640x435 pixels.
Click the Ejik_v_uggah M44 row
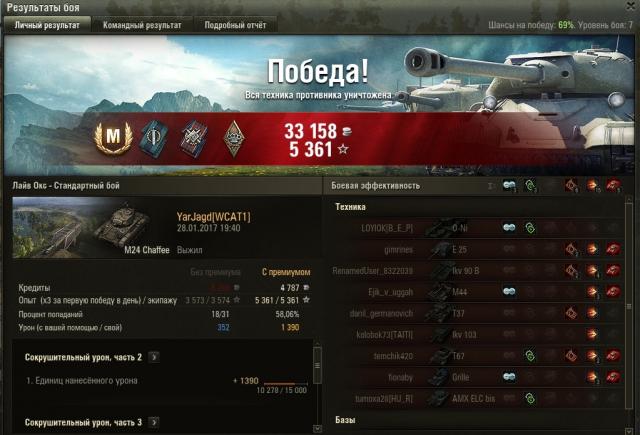pos(480,292)
